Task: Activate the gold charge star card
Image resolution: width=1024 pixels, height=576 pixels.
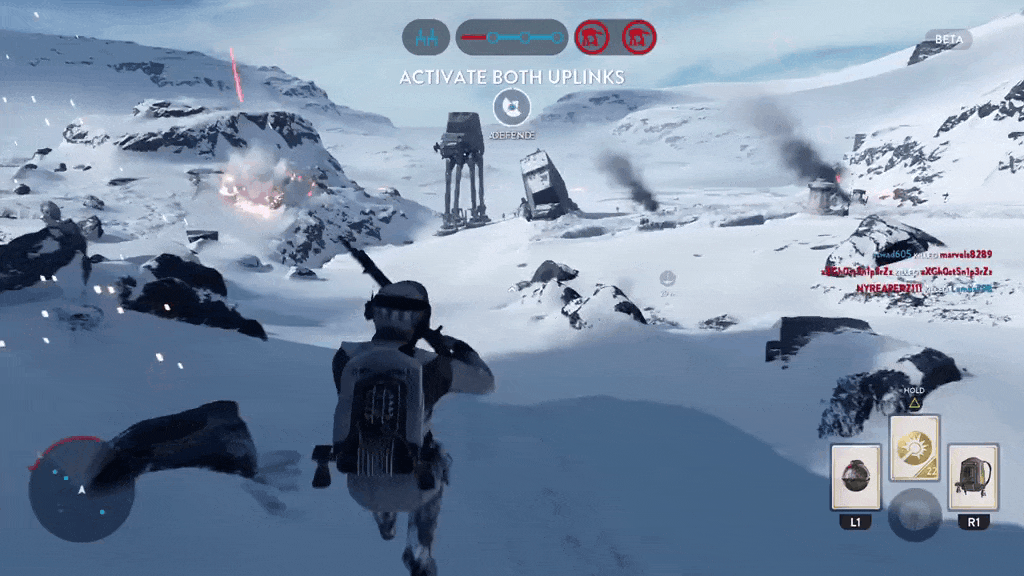Action: [x=915, y=448]
